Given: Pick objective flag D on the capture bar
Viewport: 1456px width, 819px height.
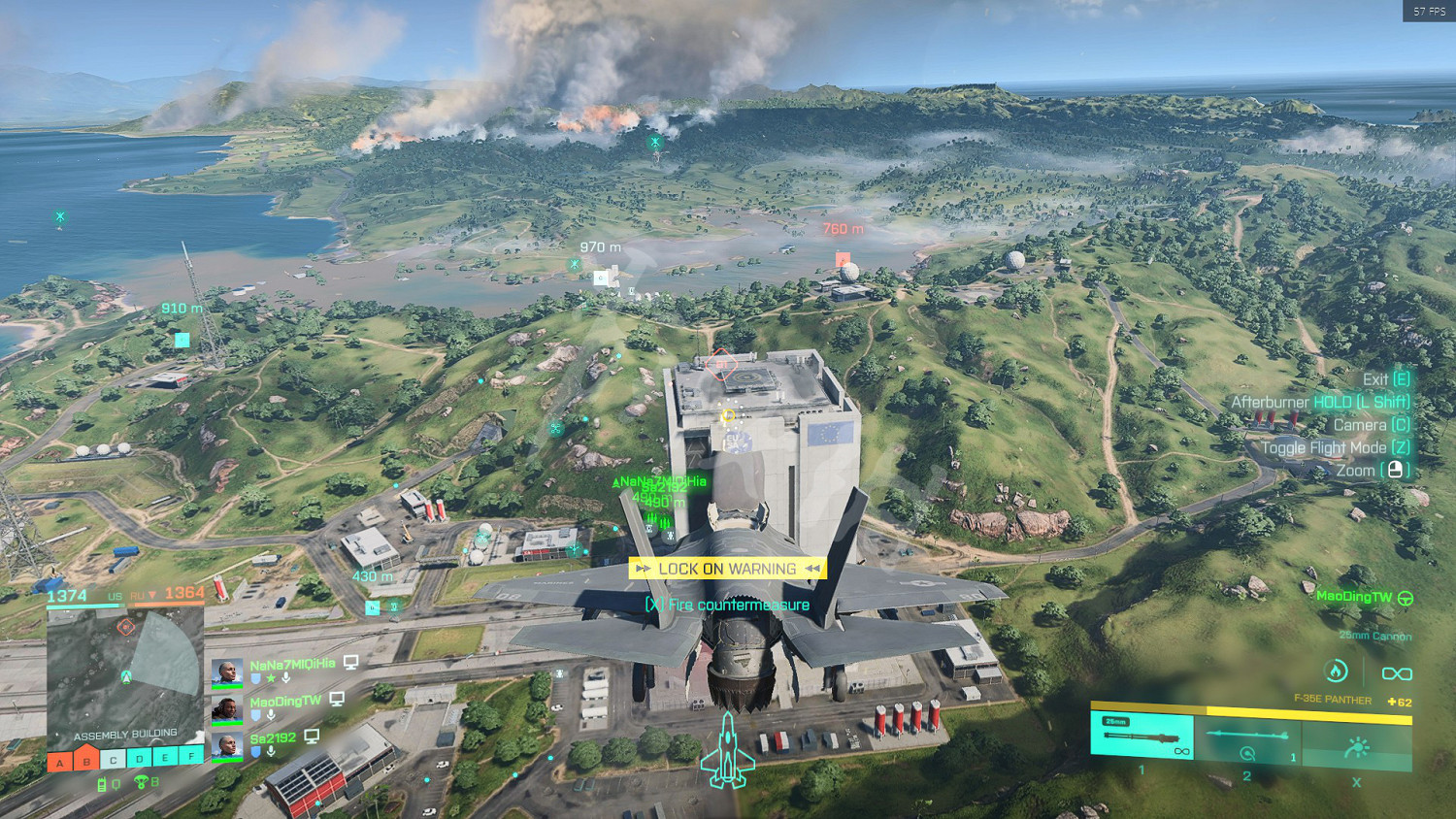Looking at the screenshot, I should click(140, 758).
